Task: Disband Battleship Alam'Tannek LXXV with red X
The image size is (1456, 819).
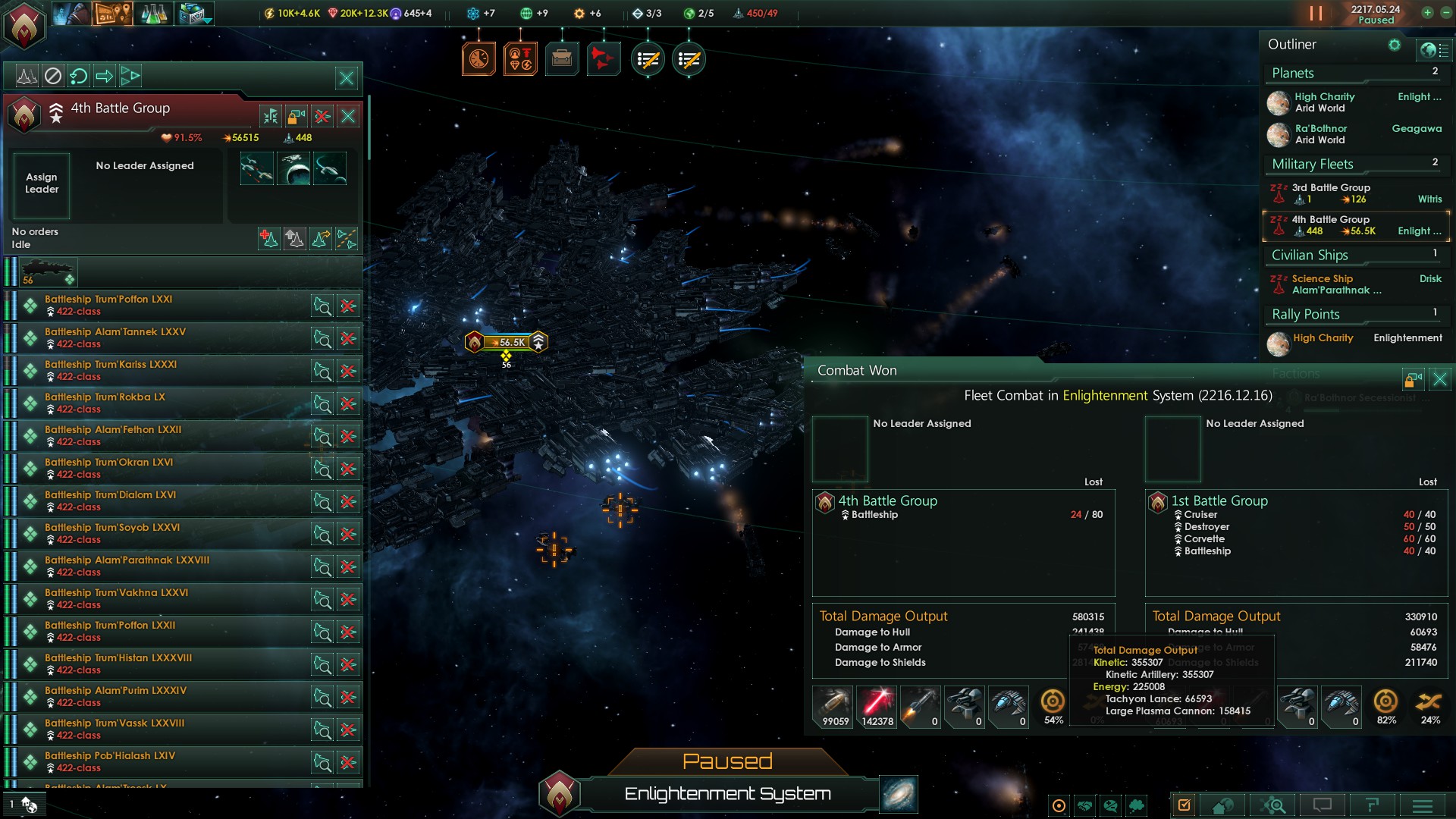Action: coord(348,339)
